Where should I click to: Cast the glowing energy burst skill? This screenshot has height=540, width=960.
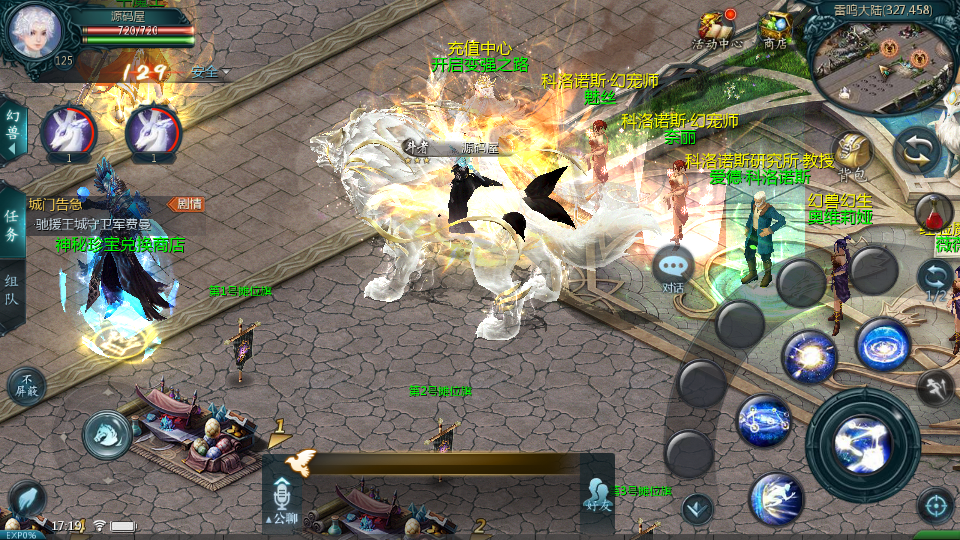[x=808, y=357]
